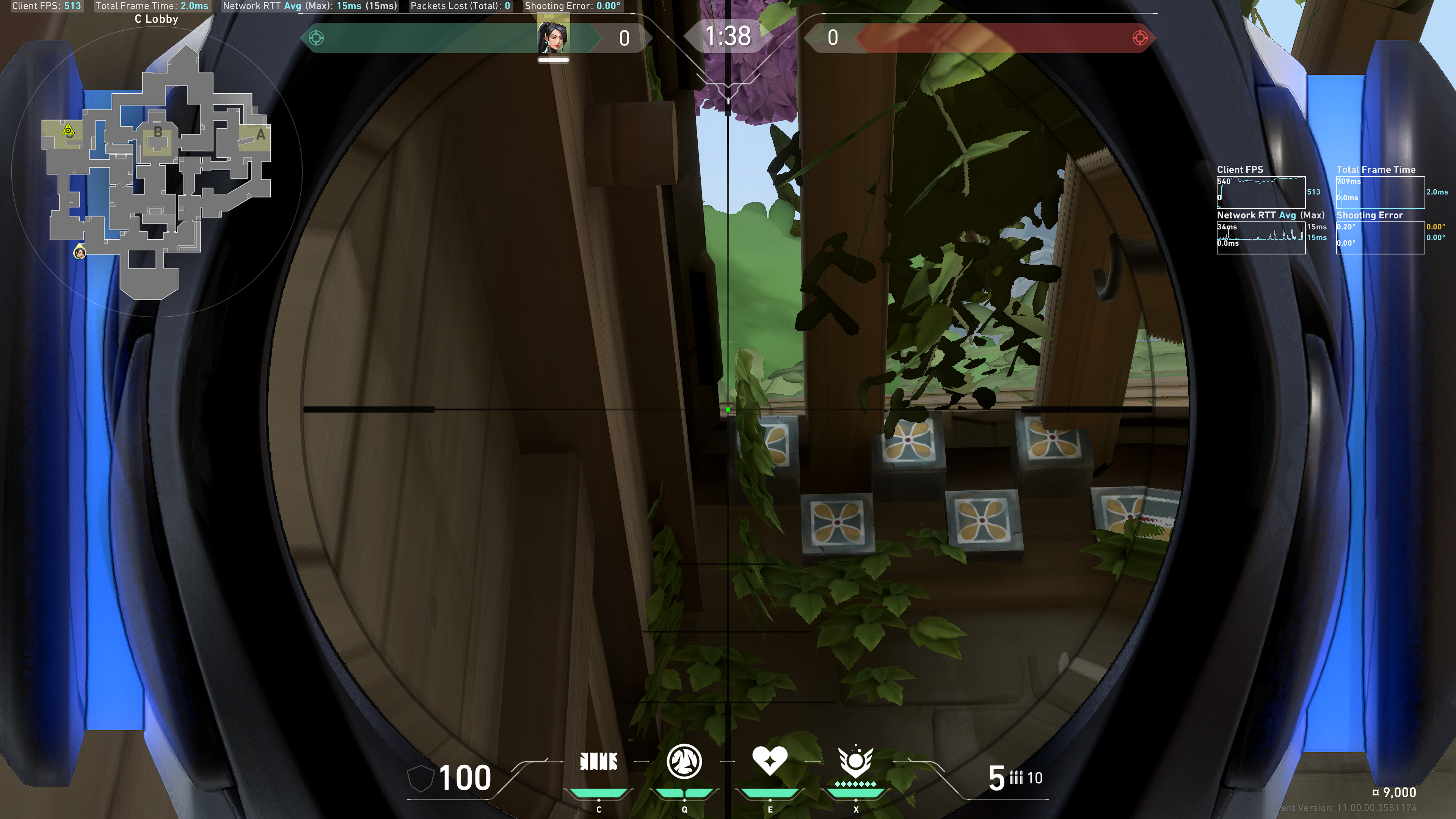The image size is (1456, 819).
Task: Select Sage's portrait in the top scoreboard
Action: (x=553, y=38)
